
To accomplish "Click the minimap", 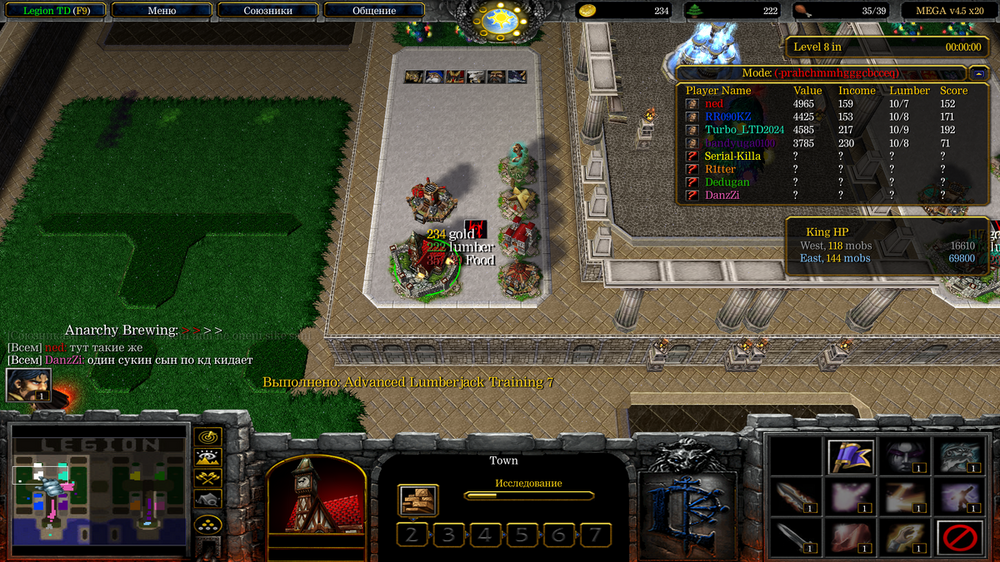I will tap(99, 490).
